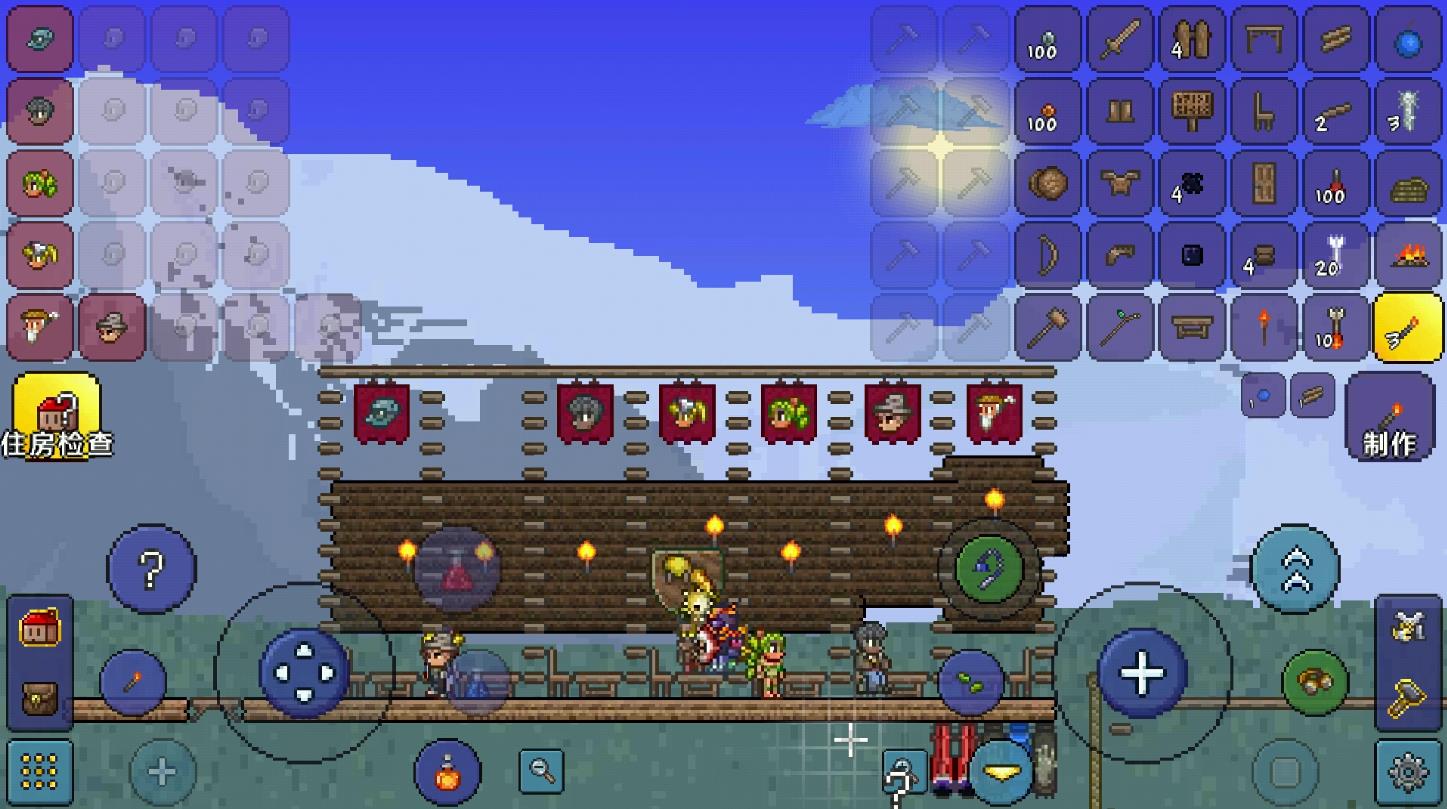Select the wooden chair recipe
The width and height of the screenshot is (1447, 809).
1264,112
